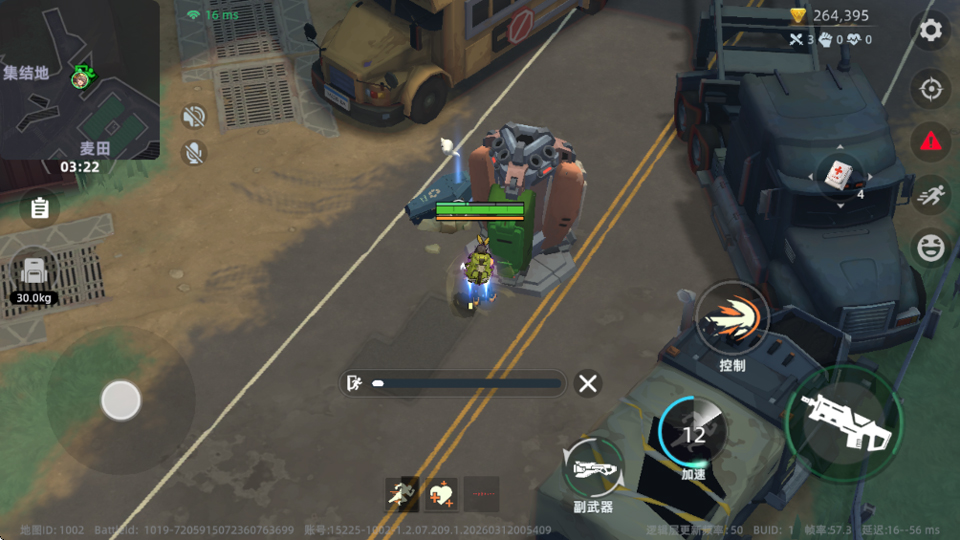Toggle the muted speaker icon

coord(193,117)
